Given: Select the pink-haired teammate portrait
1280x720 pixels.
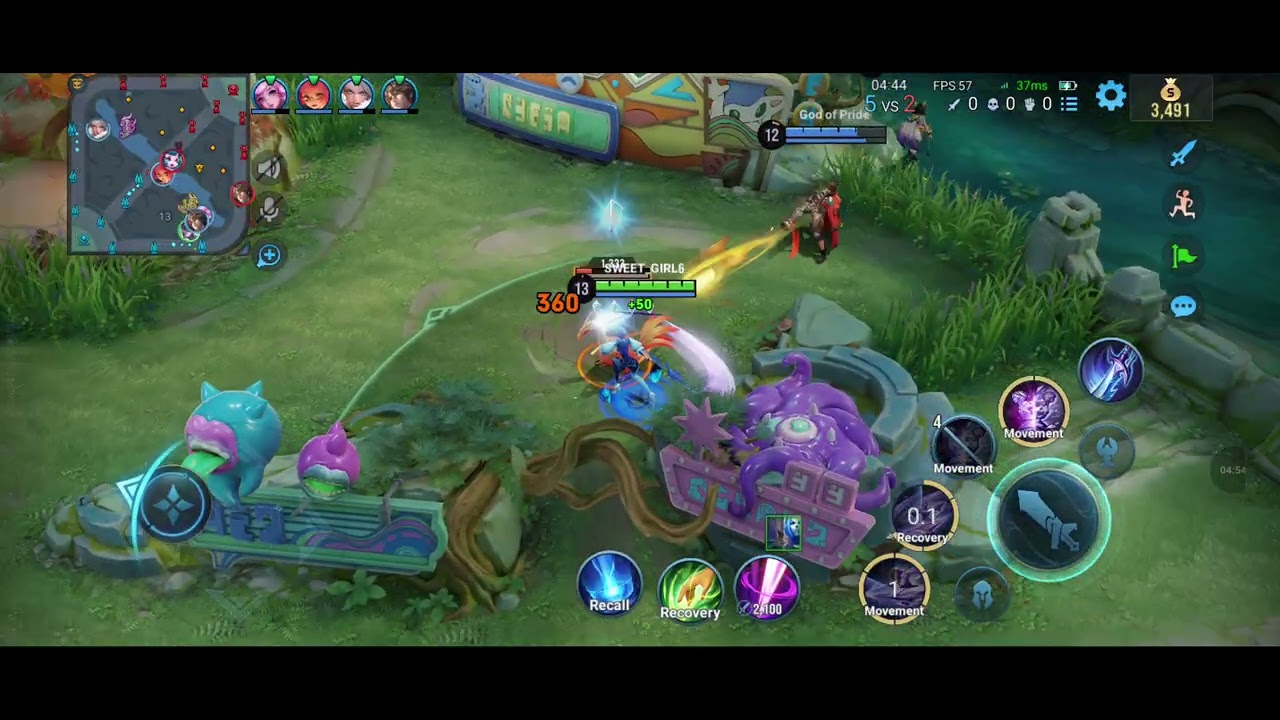Looking at the screenshot, I should point(270,95).
